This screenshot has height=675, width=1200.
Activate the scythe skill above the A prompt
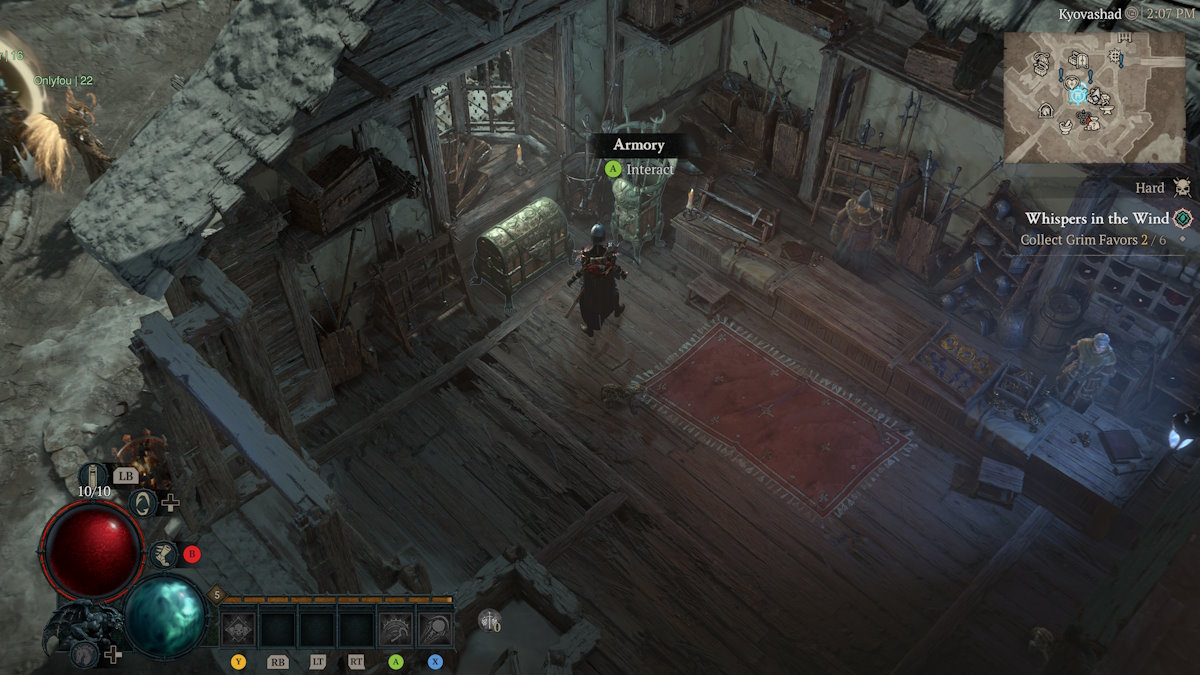click(396, 630)
